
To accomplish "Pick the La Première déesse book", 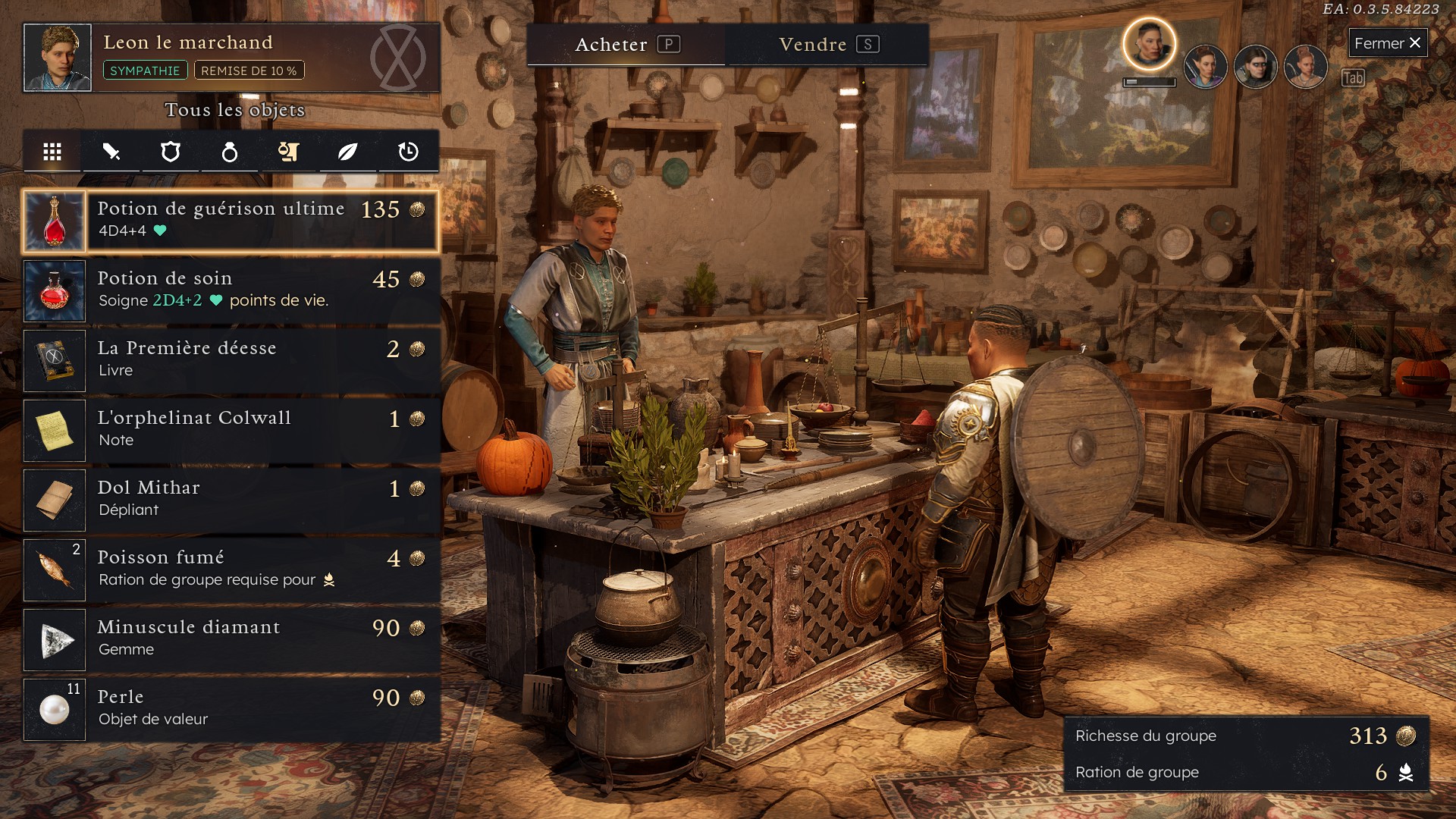I will point(231,361).
